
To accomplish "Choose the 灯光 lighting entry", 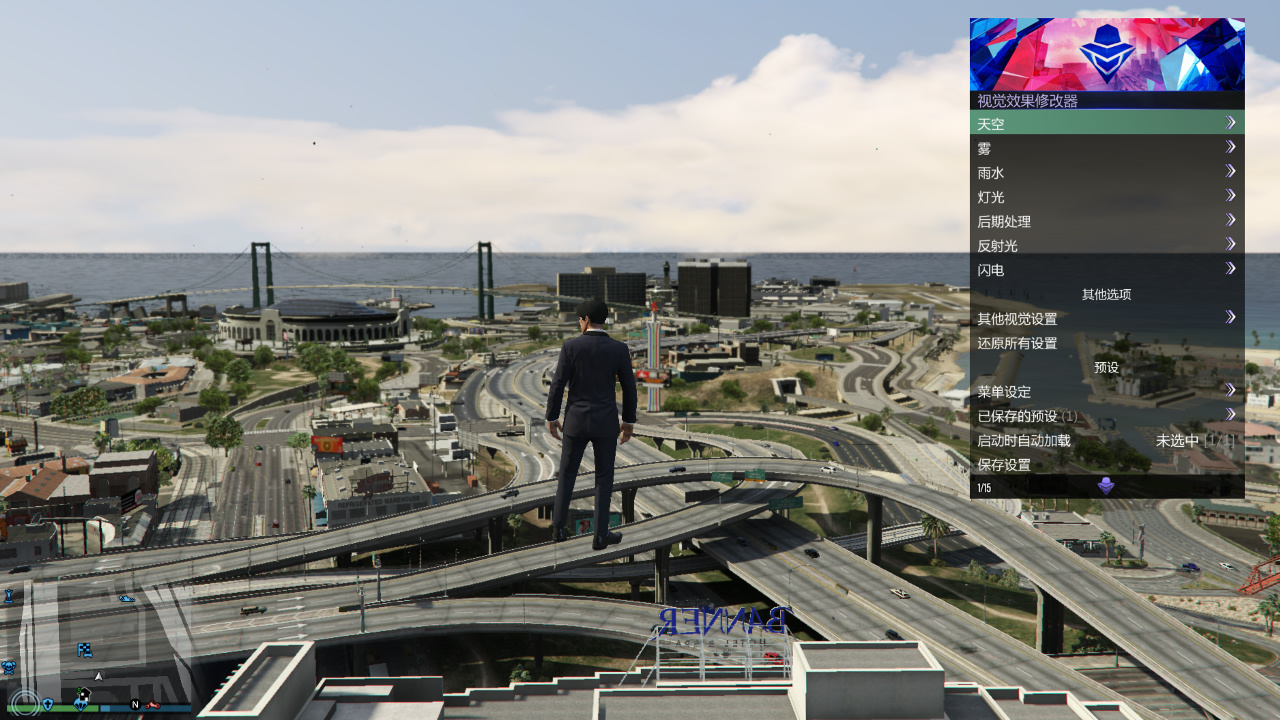I will pos(1106,197).
